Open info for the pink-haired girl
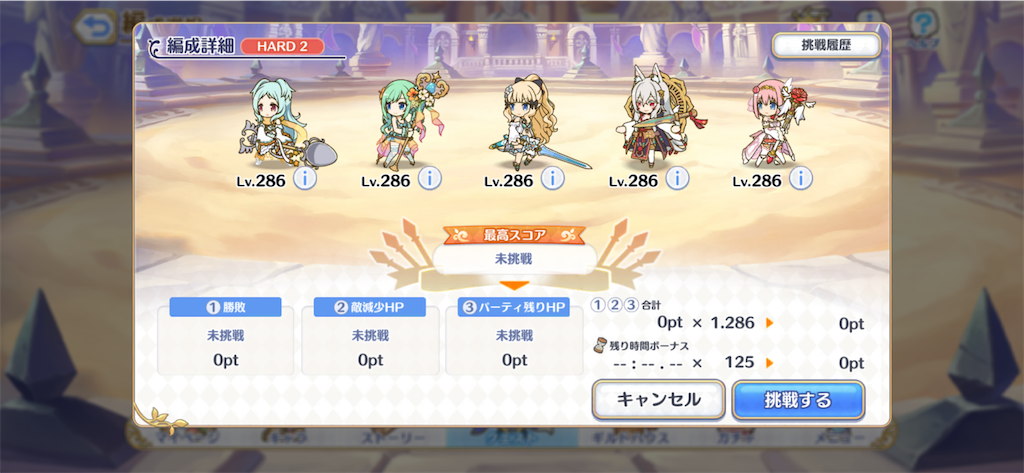Viewport: 1024px width, 473px height. (800, 179)
